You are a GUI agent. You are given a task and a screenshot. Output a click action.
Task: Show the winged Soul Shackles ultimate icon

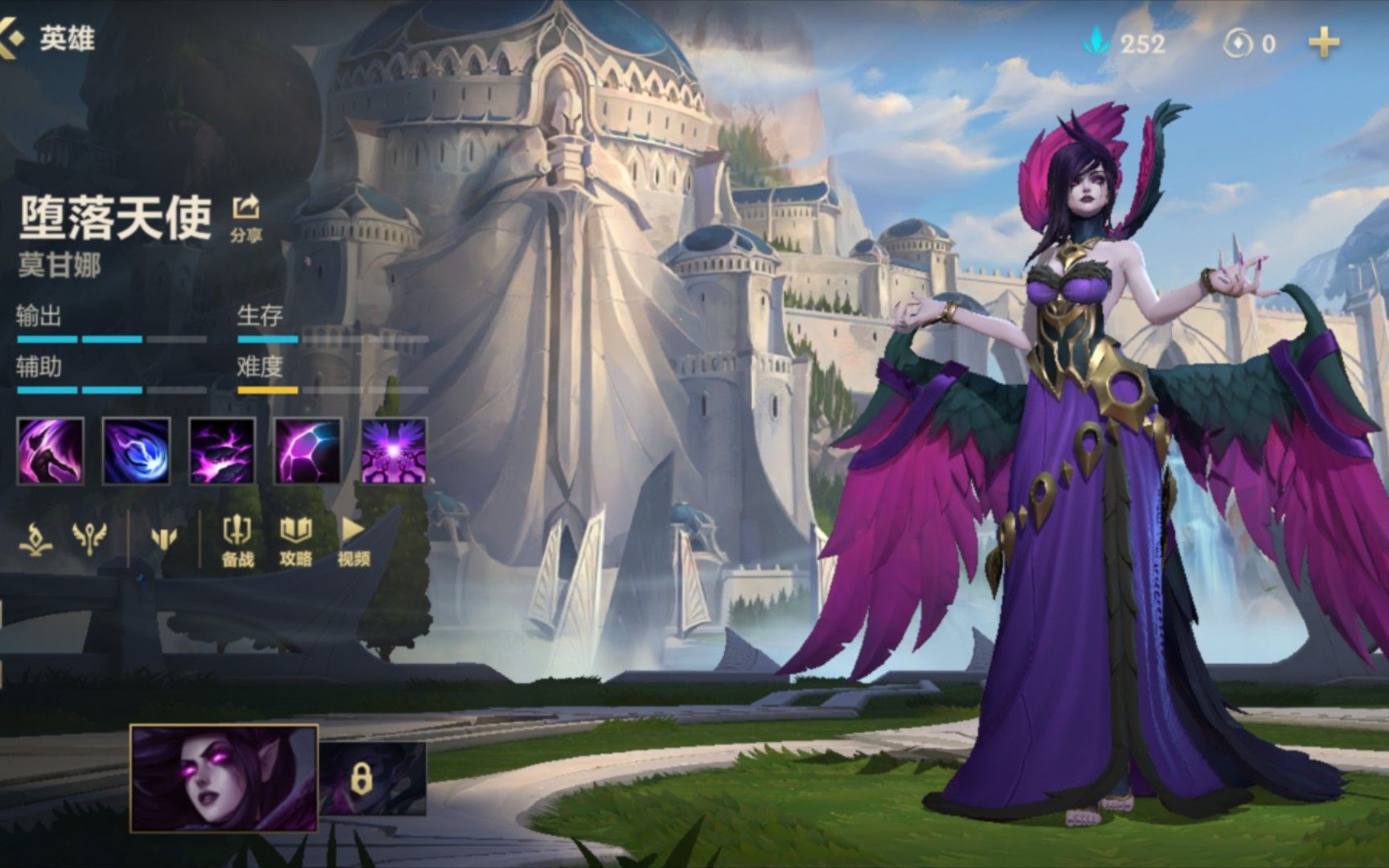click(394, 451)
